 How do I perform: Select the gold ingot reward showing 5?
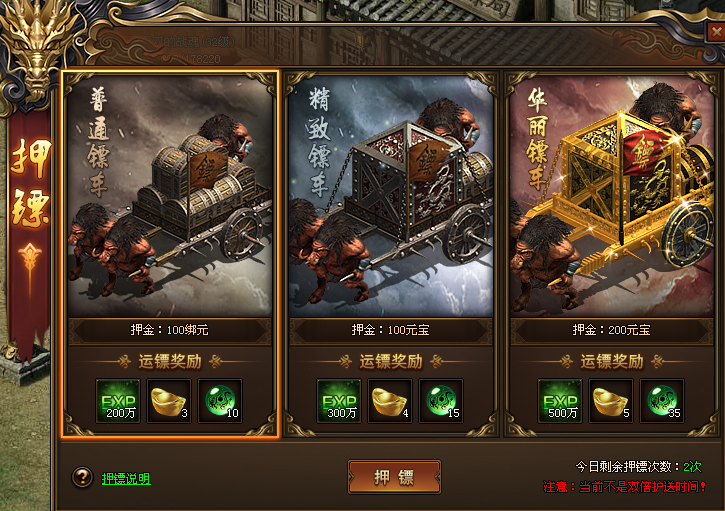click(611, 401)
